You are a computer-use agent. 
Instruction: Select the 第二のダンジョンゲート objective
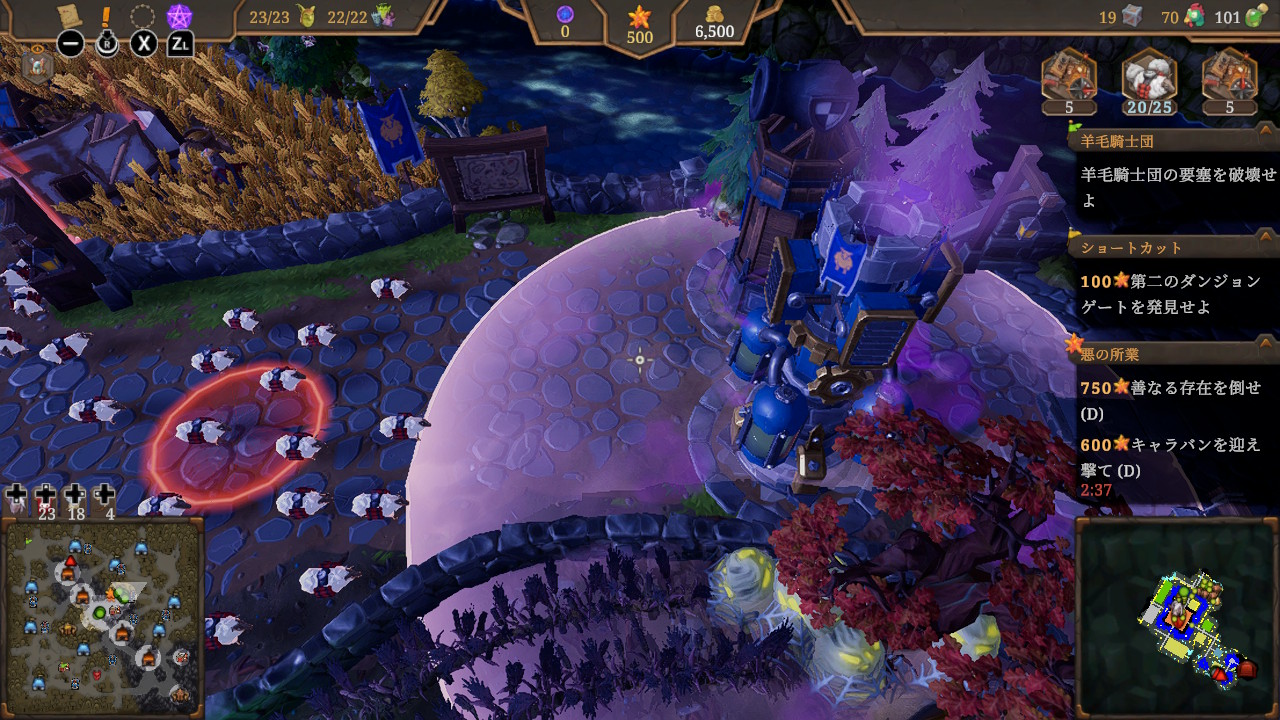1170,294
